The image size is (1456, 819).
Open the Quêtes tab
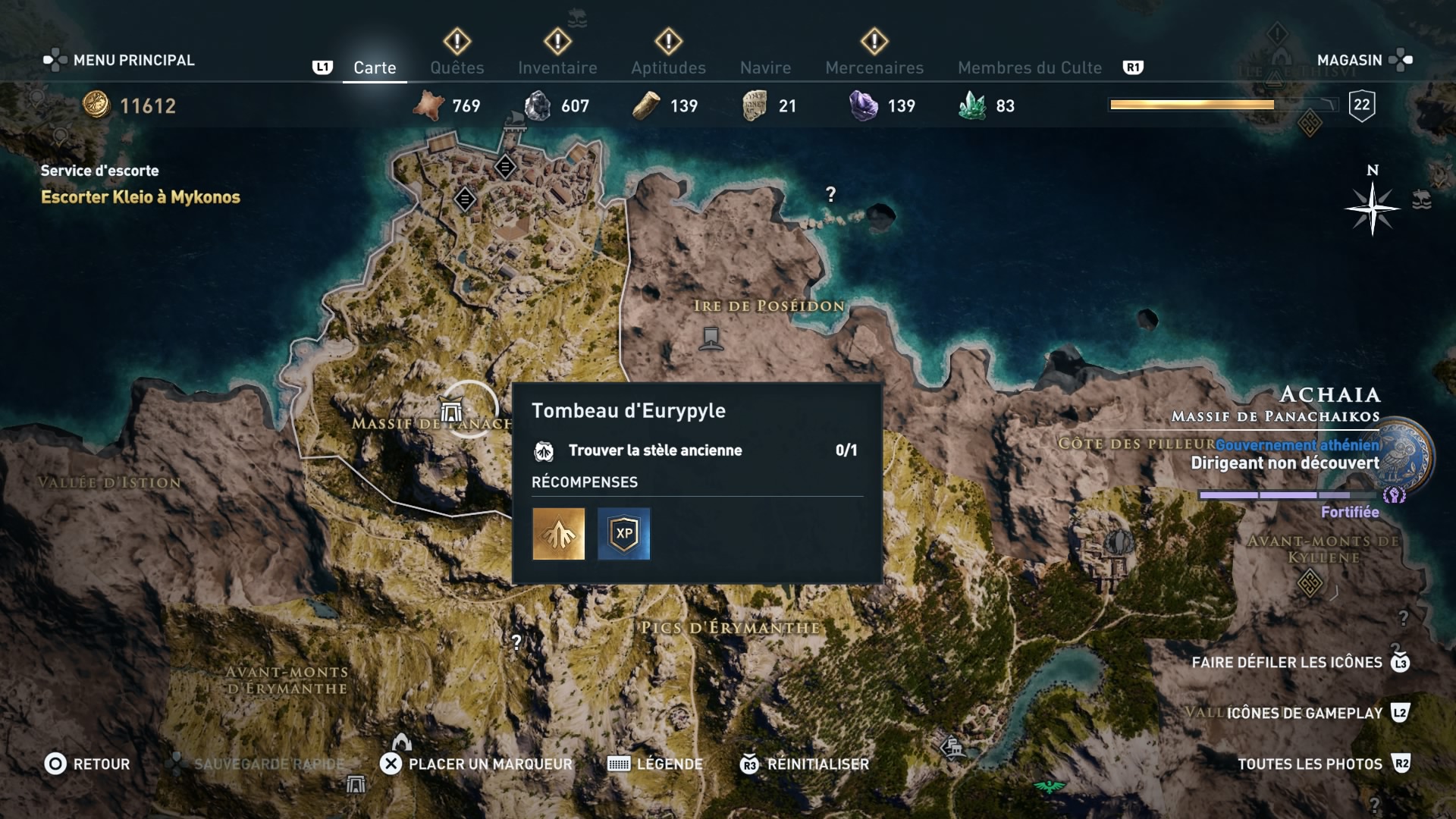[x=457, y=67]
